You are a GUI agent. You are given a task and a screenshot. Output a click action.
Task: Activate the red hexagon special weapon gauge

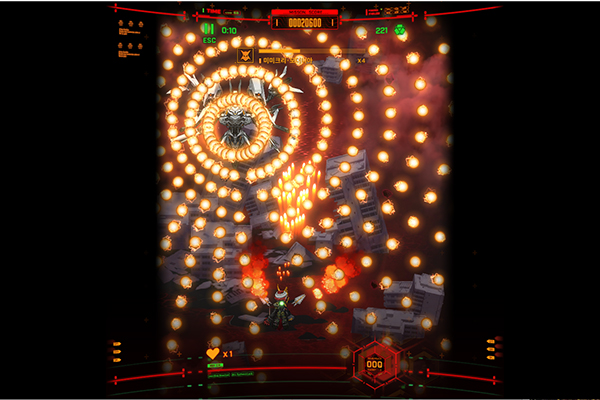374,364
